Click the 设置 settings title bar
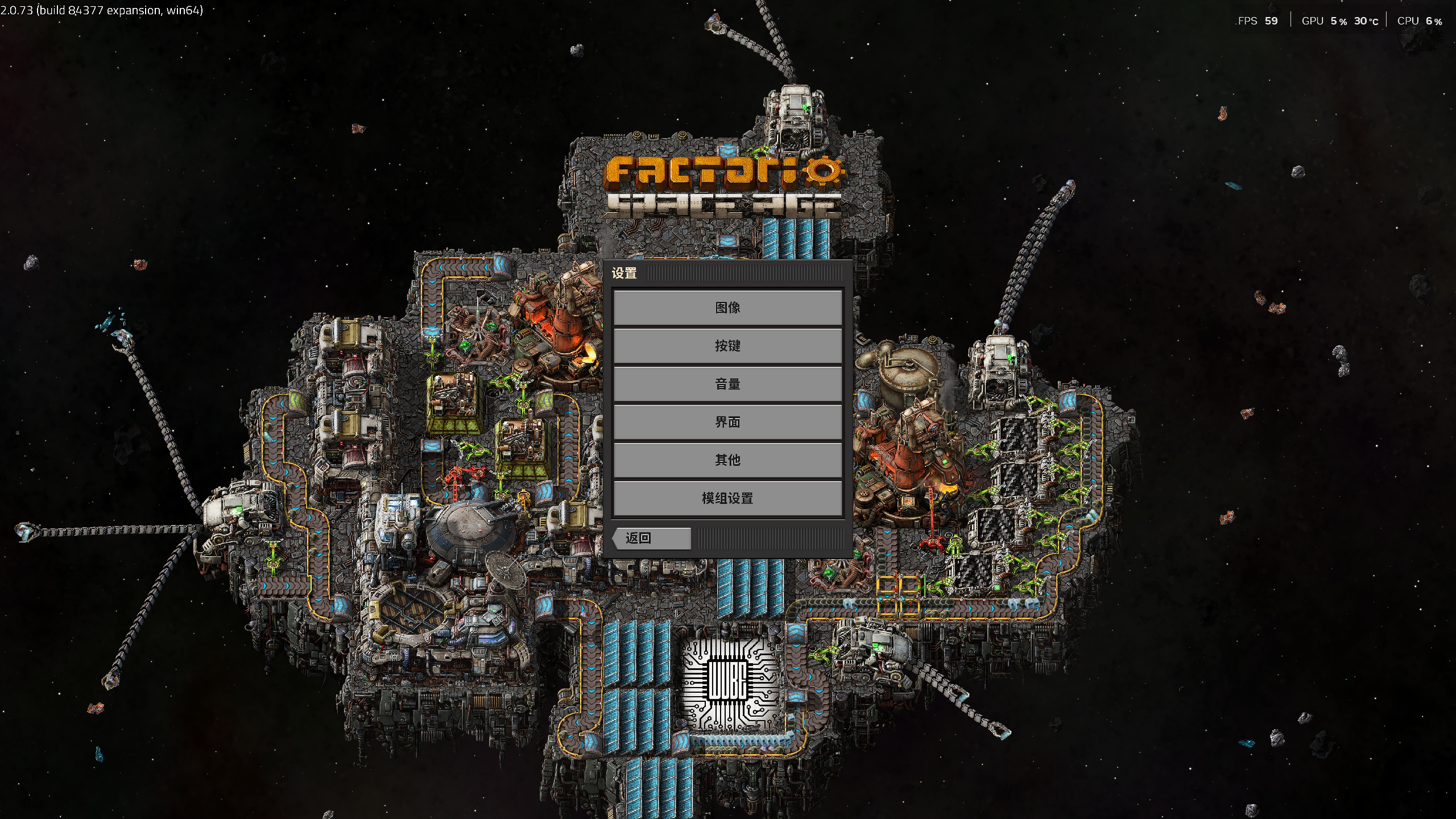Image resolution: width=1456 pixels, height=819 pixels. (x=624, y=274)
